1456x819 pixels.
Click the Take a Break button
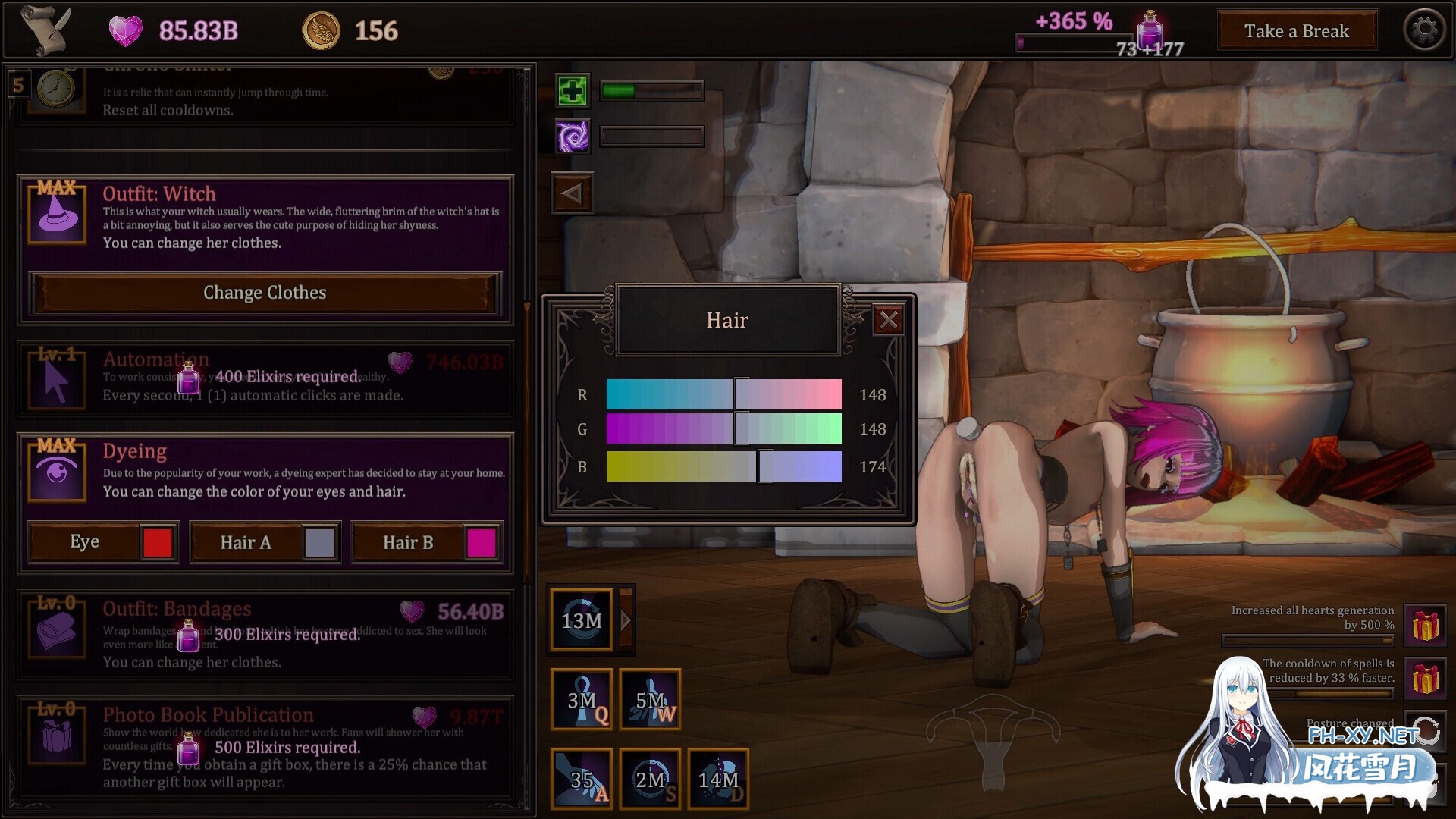coord(1297,31)
